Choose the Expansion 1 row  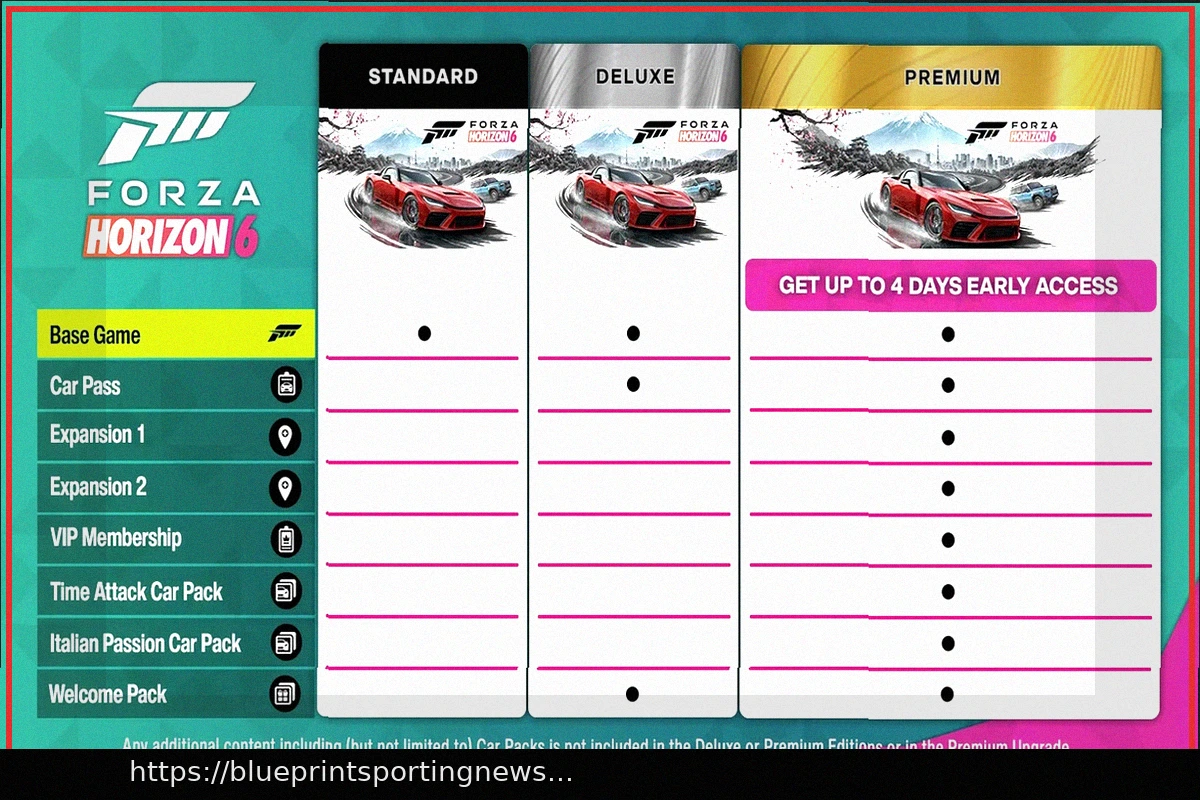pyautogui.click(x=175, y=436)
